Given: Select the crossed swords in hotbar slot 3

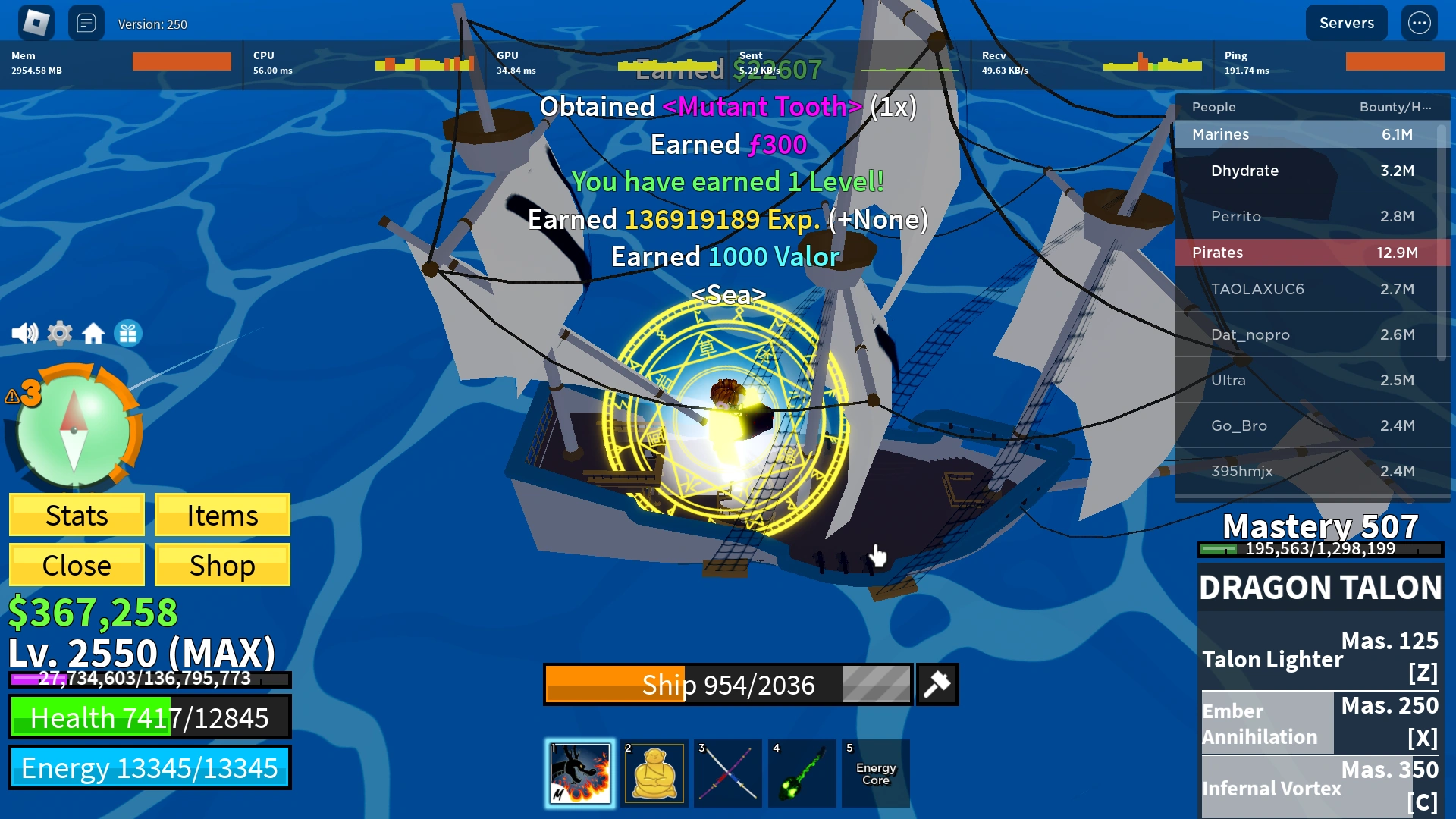Looking at the screenshot, I should pyautogui.click(x=727, y=773).
